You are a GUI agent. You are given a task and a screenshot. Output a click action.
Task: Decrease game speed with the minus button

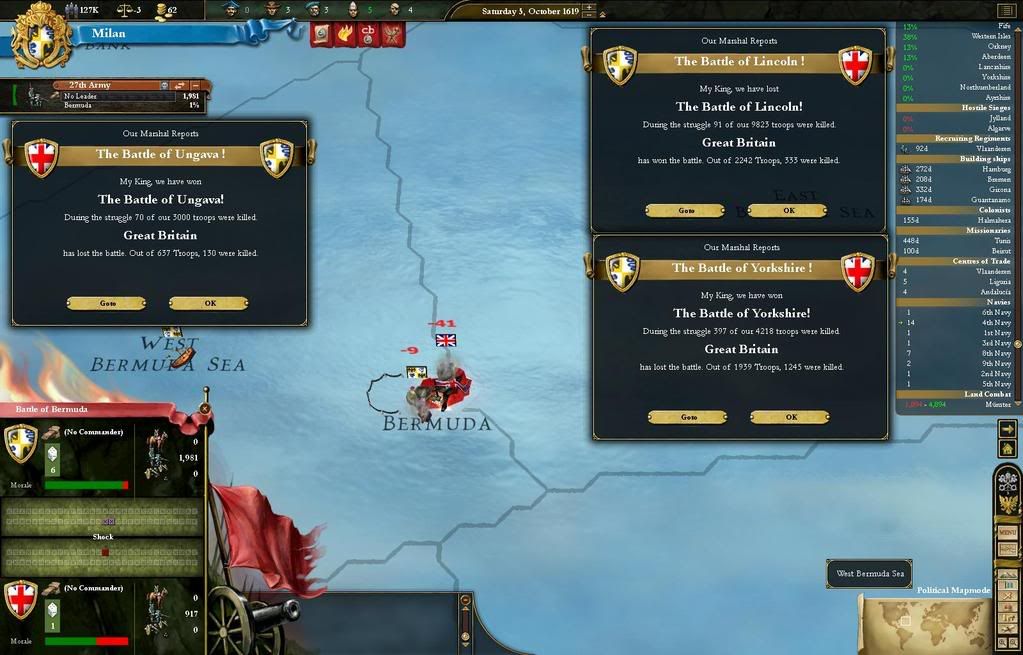[589, 17]
